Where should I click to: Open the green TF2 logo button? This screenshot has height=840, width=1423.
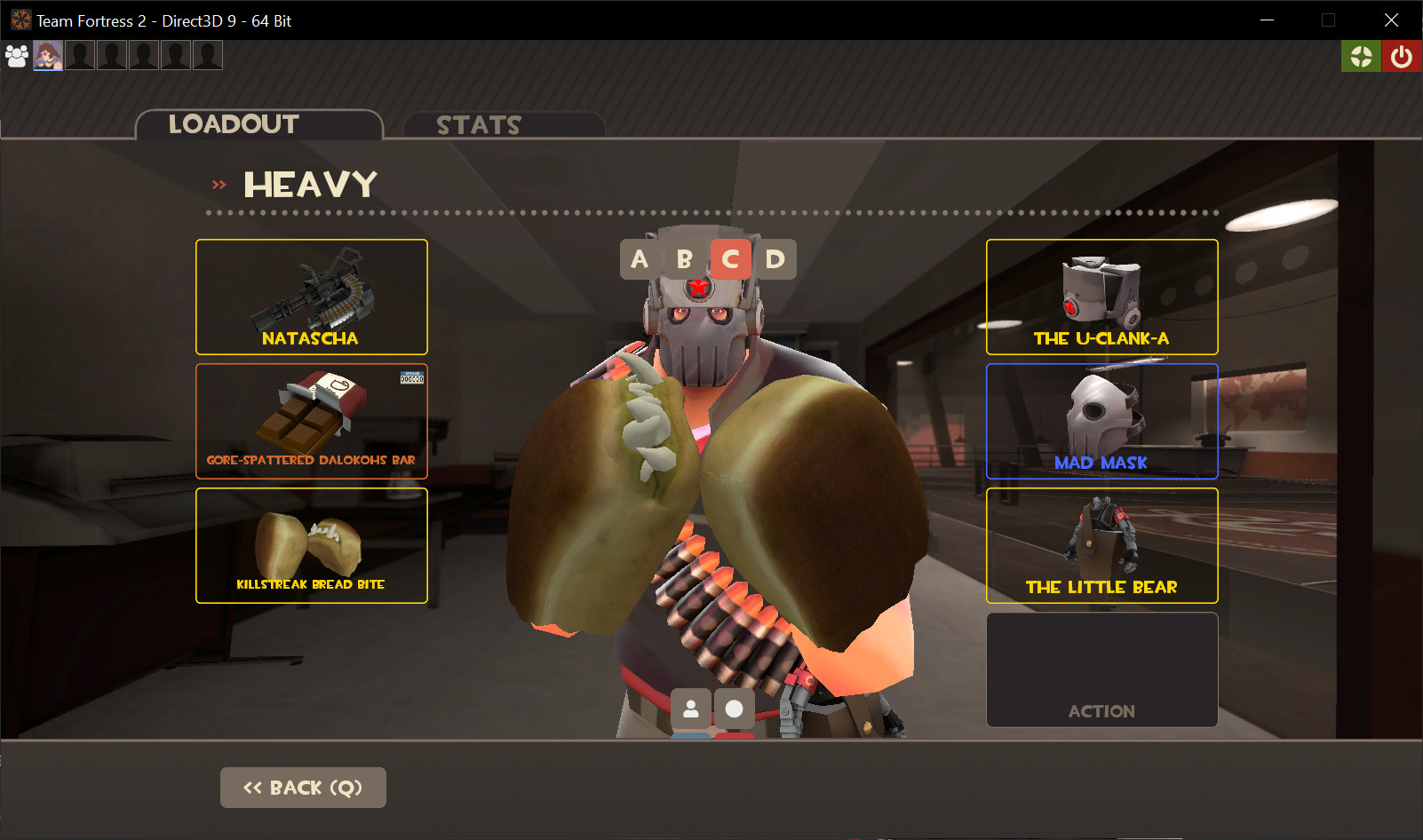(1361, 55)
